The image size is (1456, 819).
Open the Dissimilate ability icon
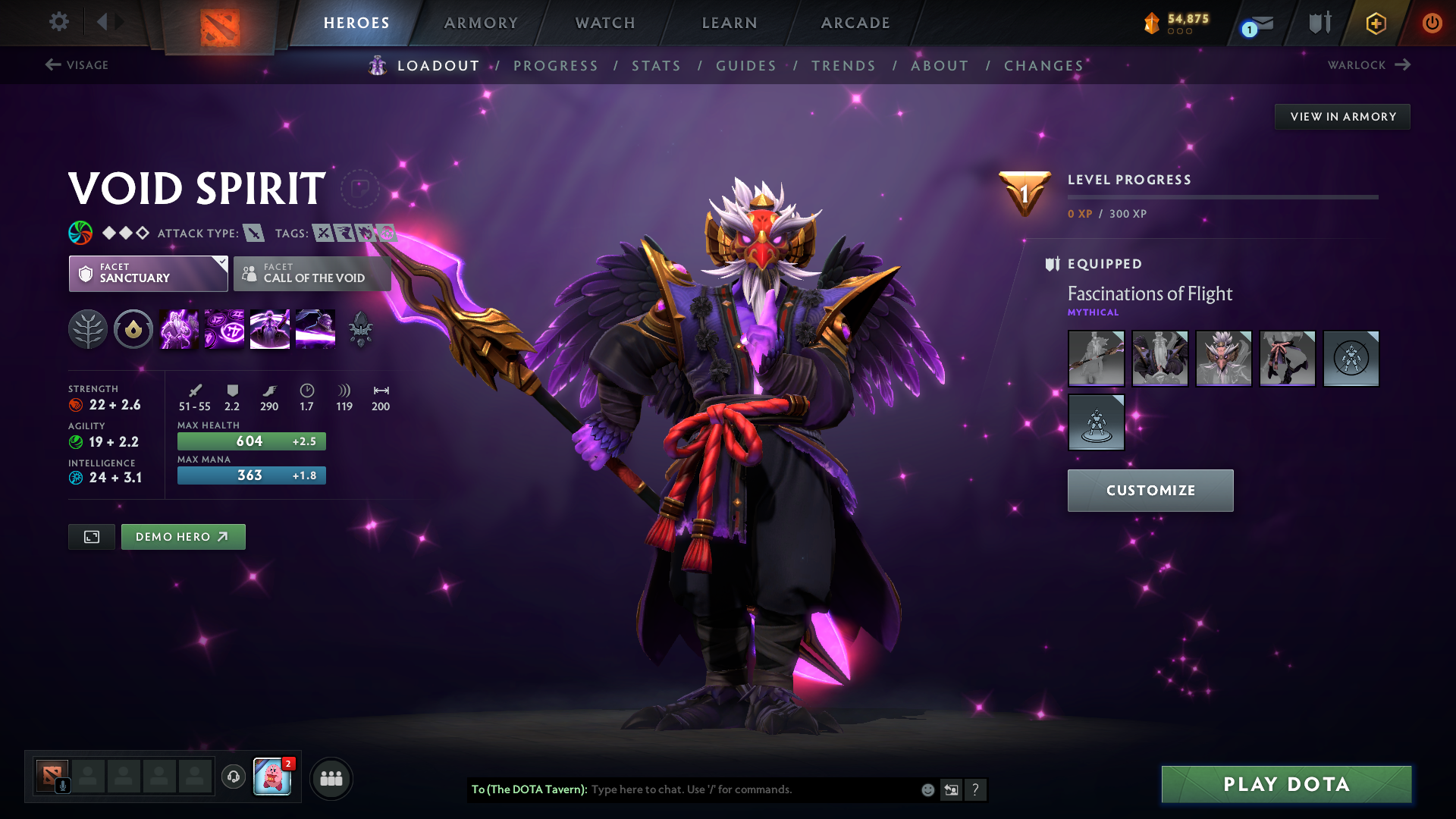(224, 328)
